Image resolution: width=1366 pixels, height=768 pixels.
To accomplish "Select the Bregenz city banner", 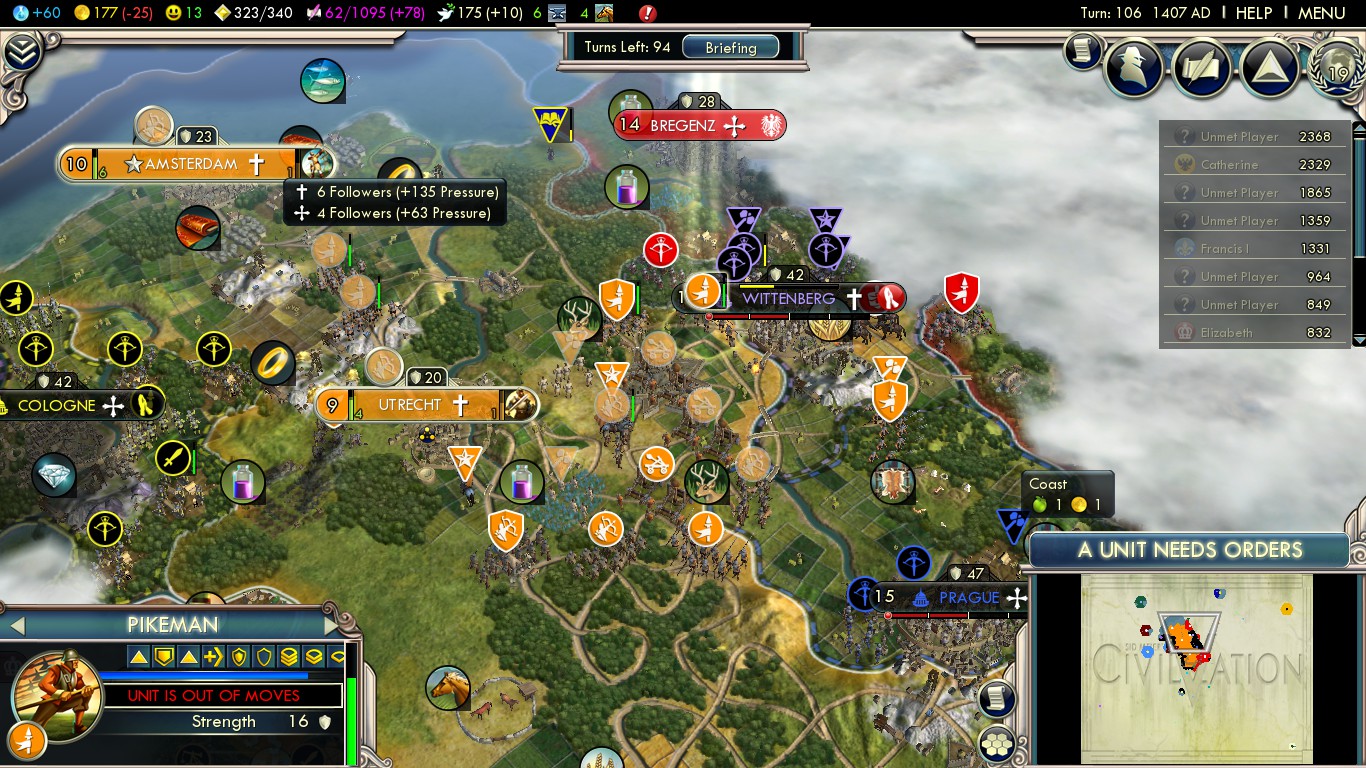I will tap(683, 126).
